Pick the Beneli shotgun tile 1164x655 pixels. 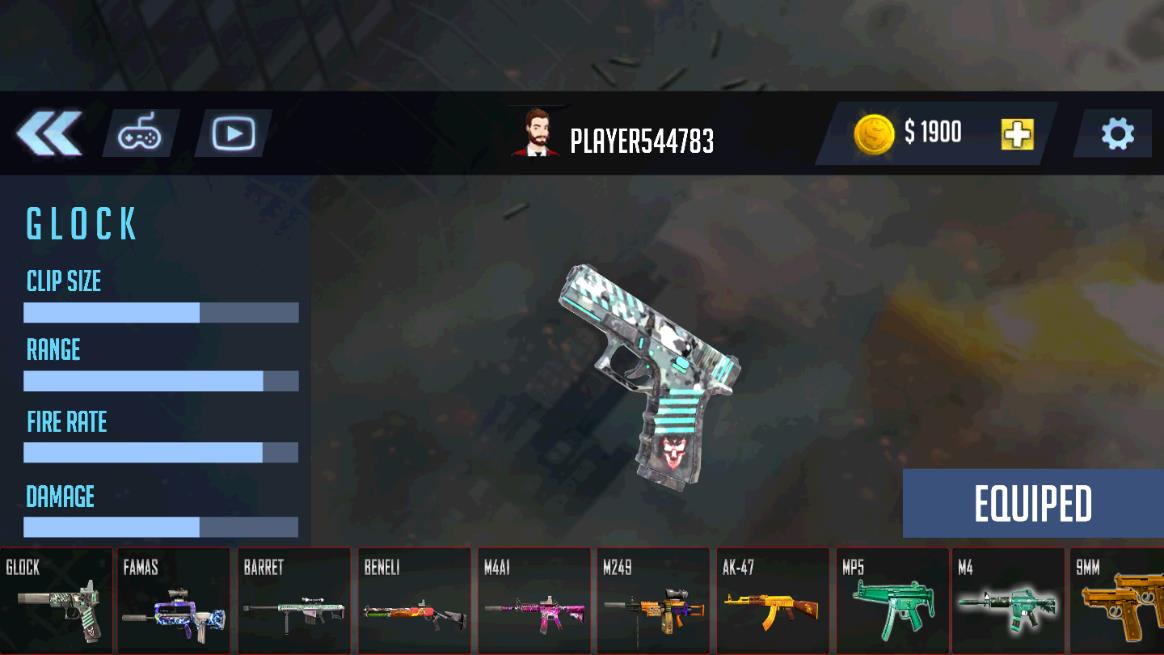(413, 601)
